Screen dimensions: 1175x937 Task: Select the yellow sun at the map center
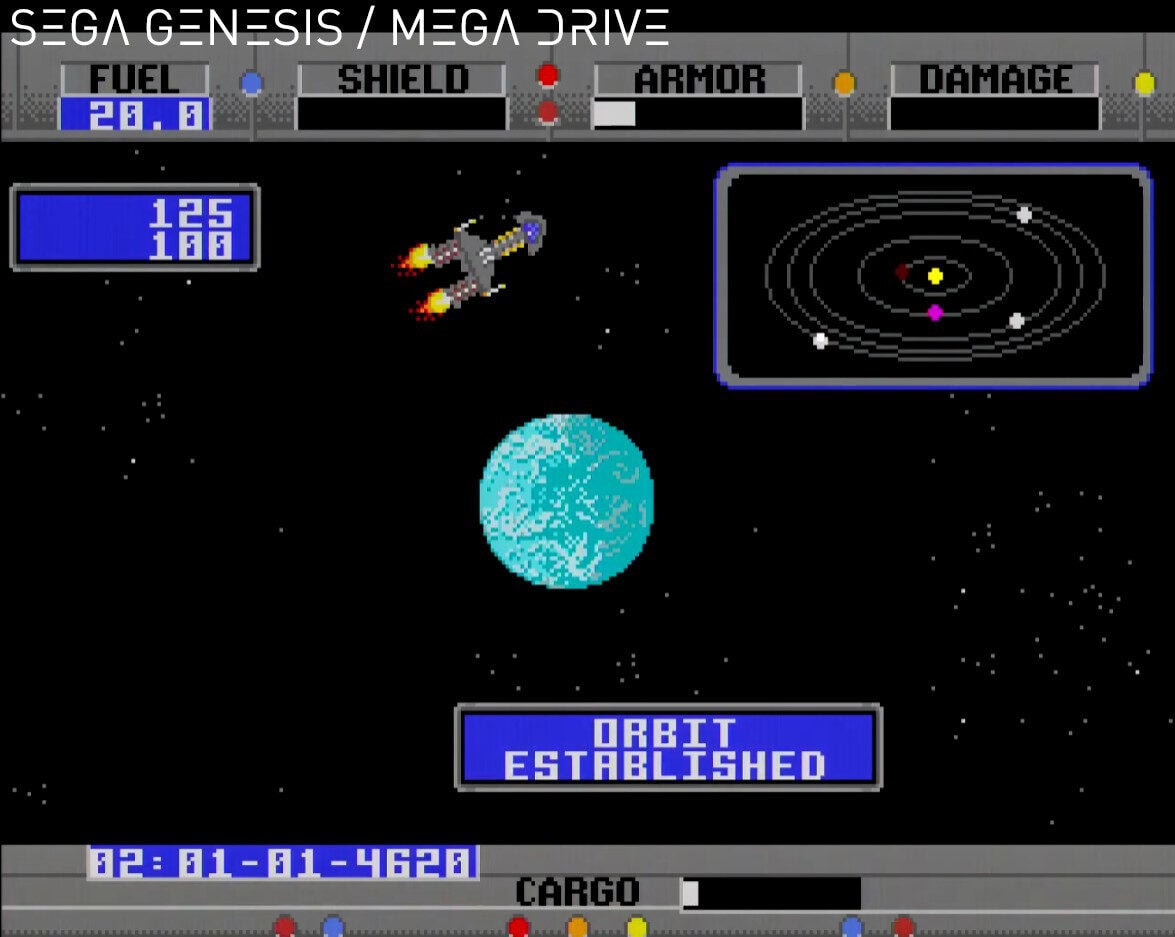935,276
